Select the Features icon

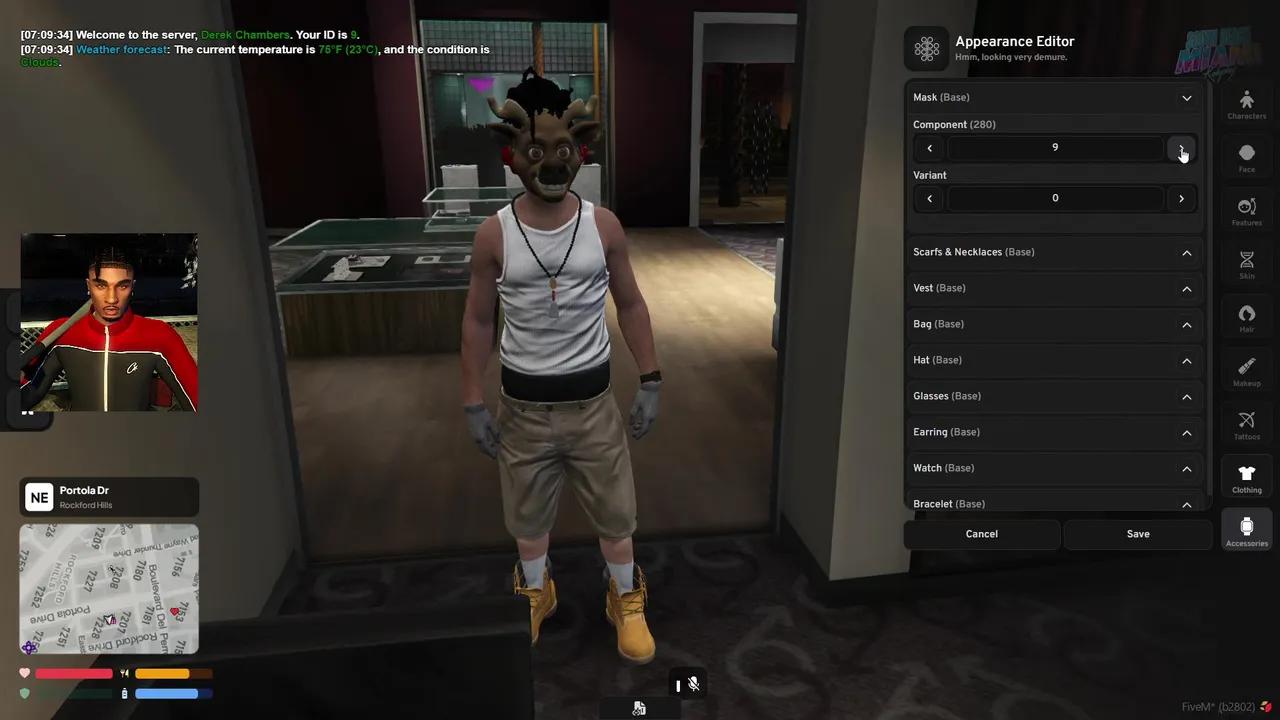point(1246,212)
